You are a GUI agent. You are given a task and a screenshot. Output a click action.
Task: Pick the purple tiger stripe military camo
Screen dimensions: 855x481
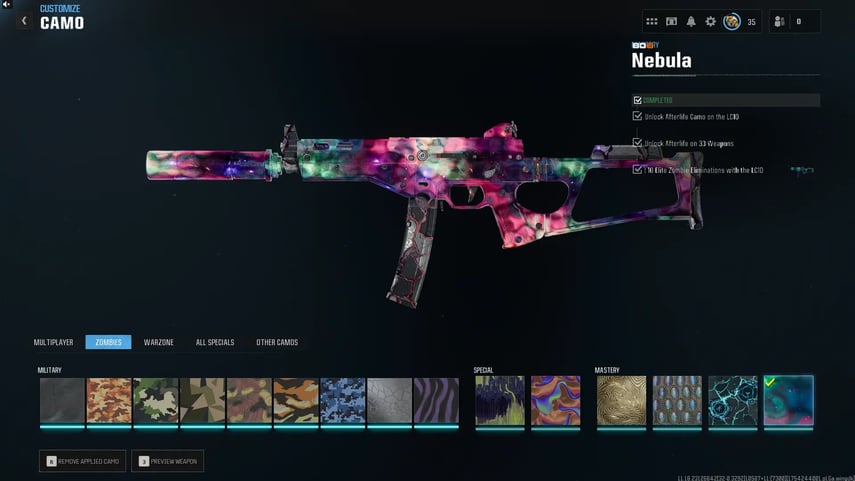coord(436,400)
